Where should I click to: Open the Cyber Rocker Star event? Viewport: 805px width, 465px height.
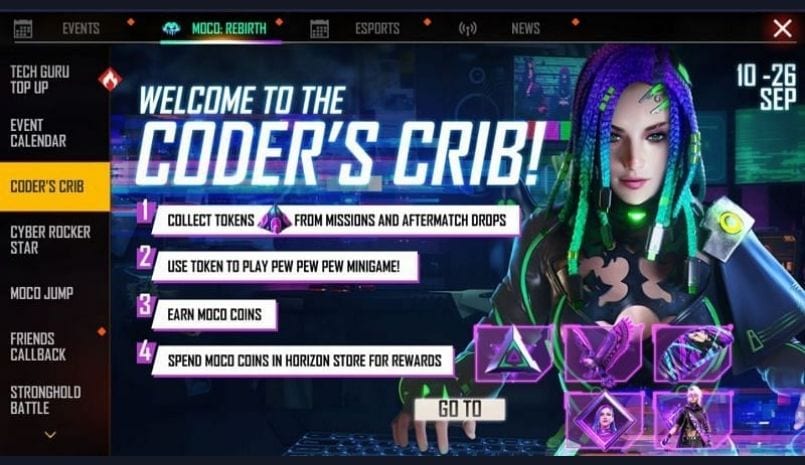pyautogui.click(x=50, y=239)
